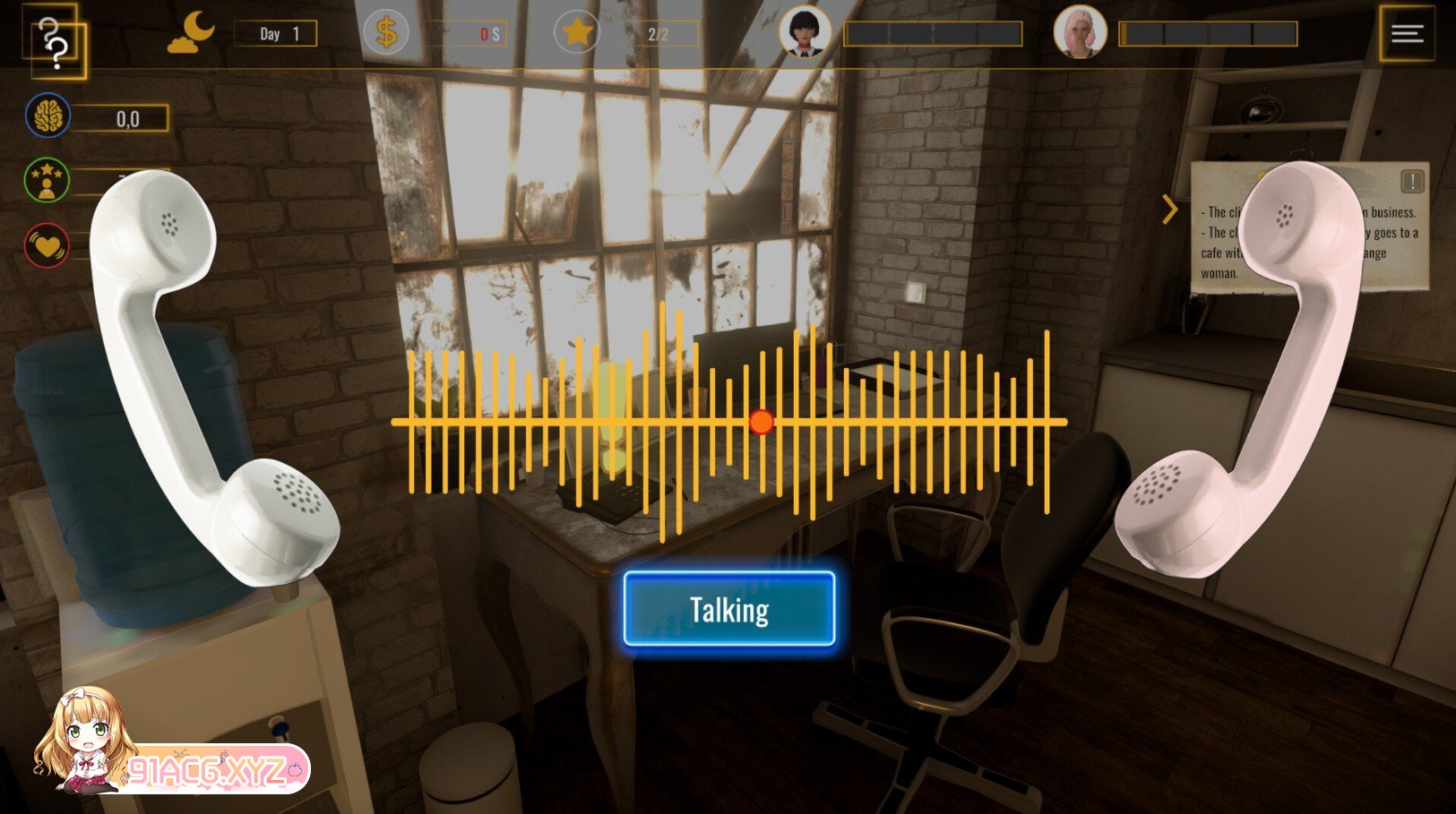Click the moon and cloud night icon

click(192, 33)
